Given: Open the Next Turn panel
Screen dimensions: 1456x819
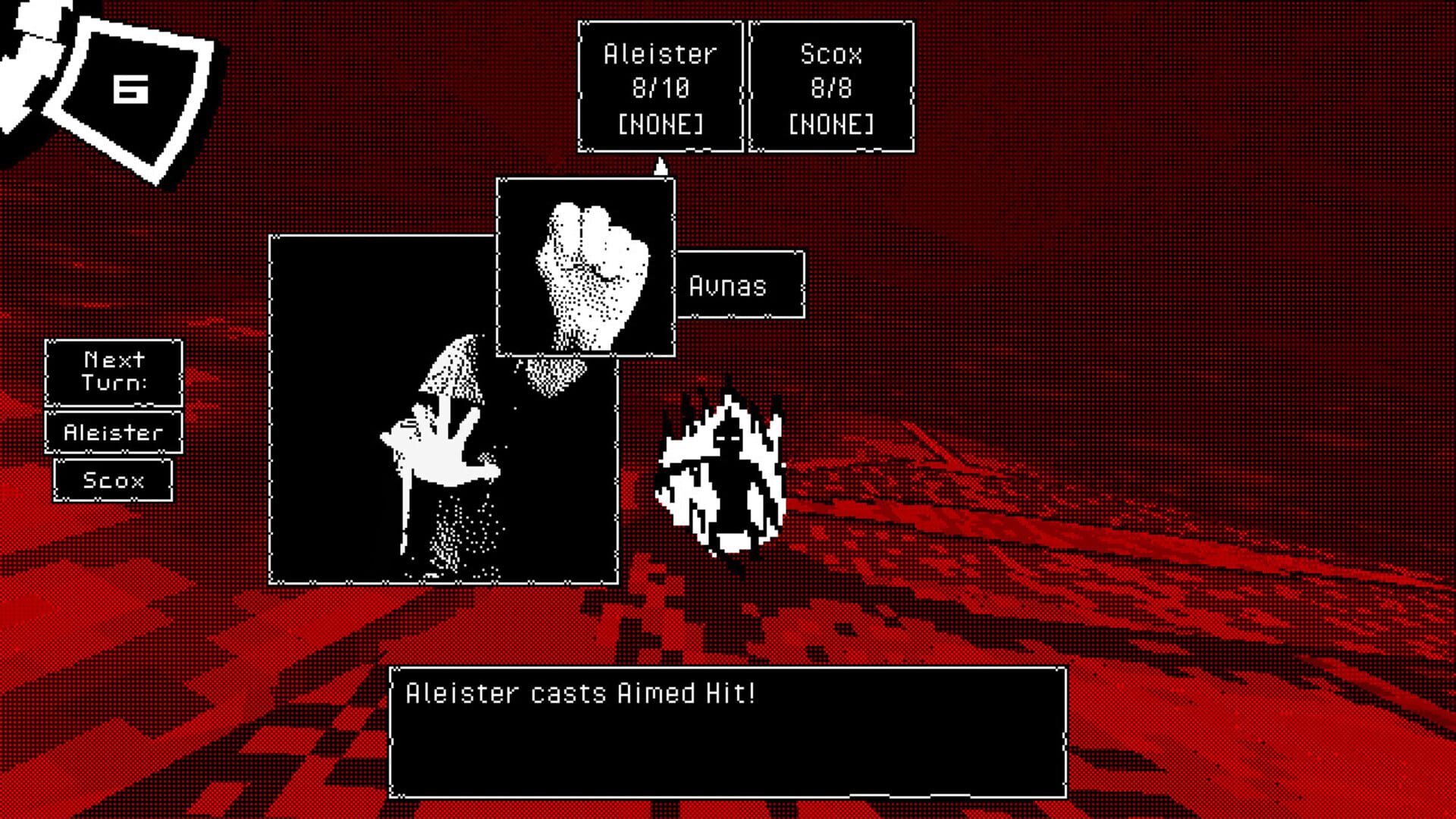Looking at the screenshot, I should (x=112, y=373).
